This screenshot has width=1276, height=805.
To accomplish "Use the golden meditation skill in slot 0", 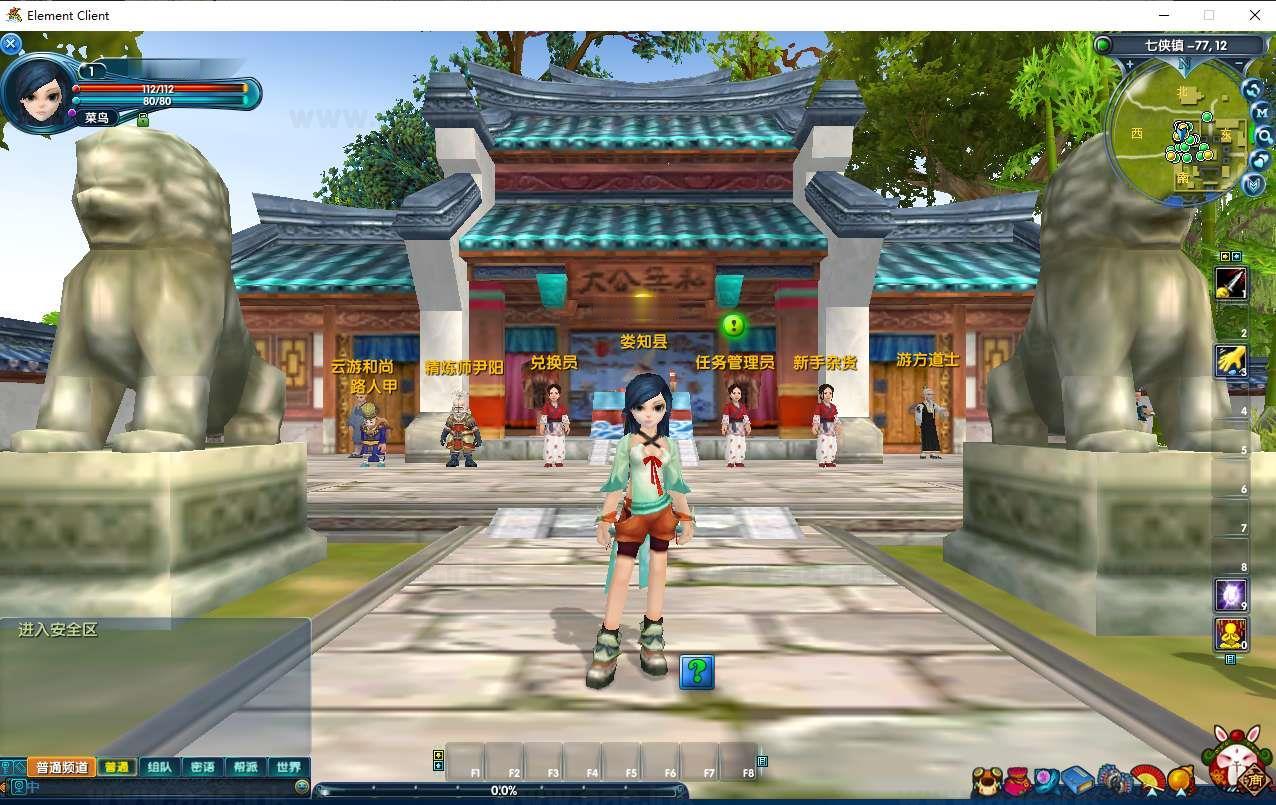I will 1230,634.
